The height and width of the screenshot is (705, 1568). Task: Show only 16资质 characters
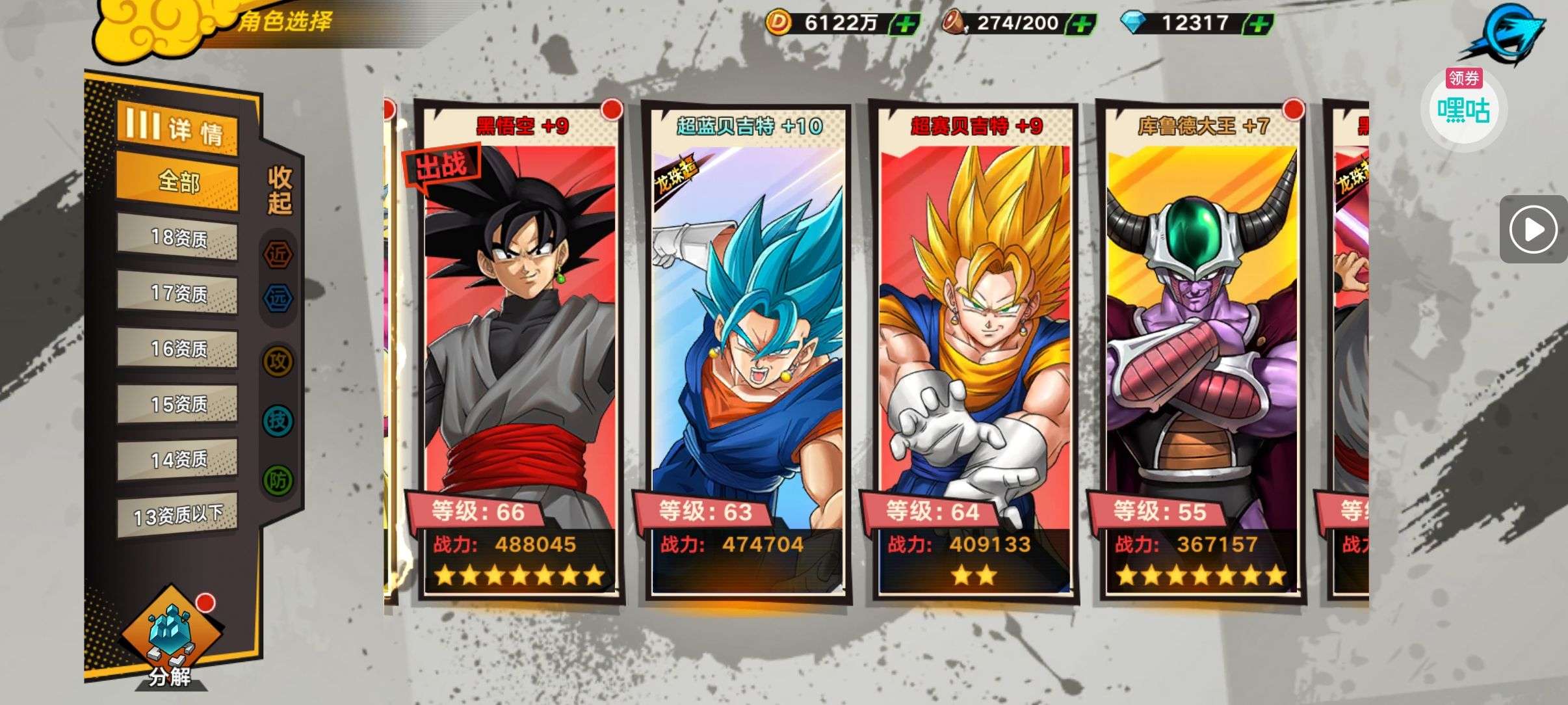[178, 349]
